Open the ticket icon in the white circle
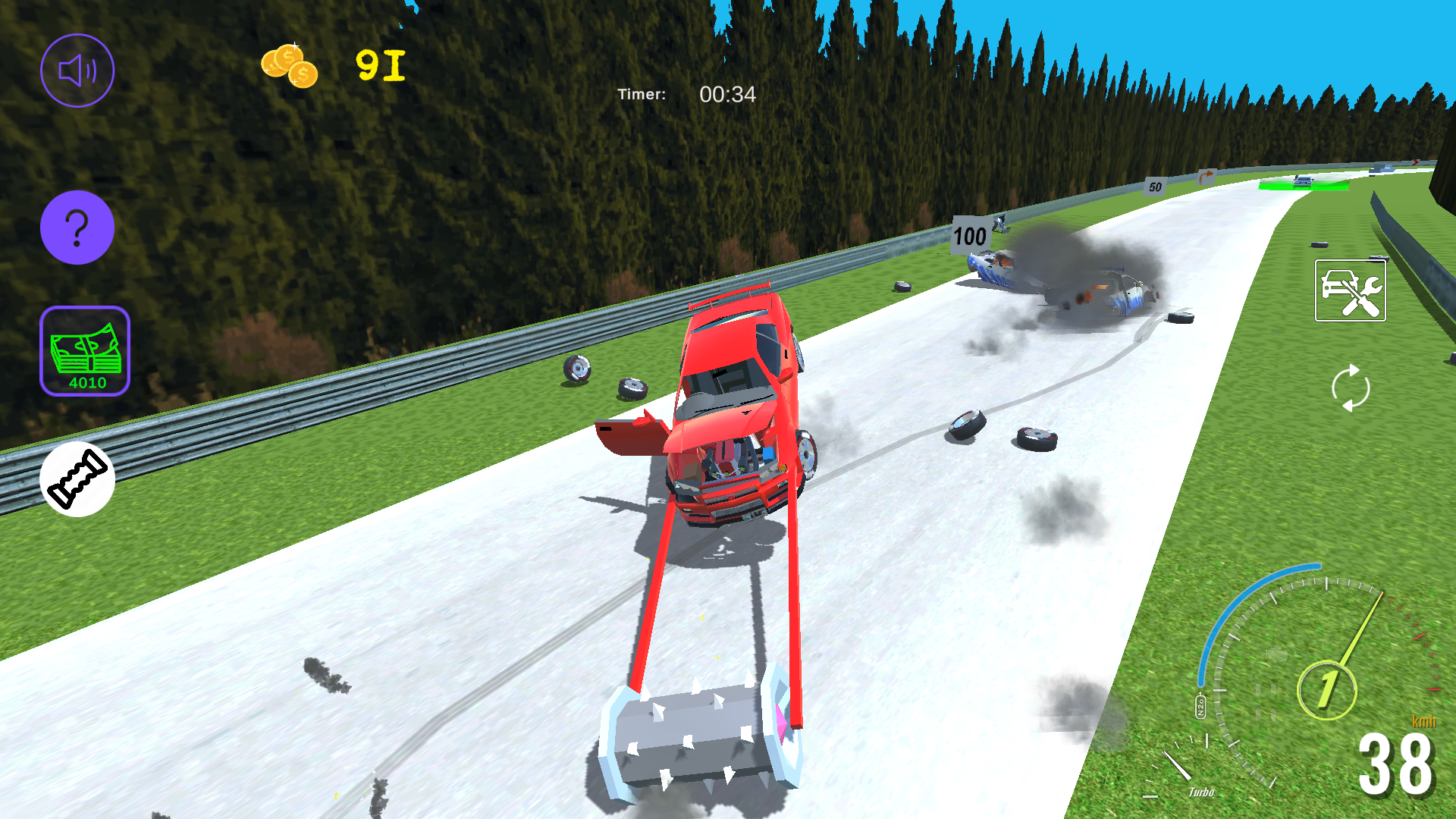The height and width of the screenshot is (819, 1456). tap(77, 477)
